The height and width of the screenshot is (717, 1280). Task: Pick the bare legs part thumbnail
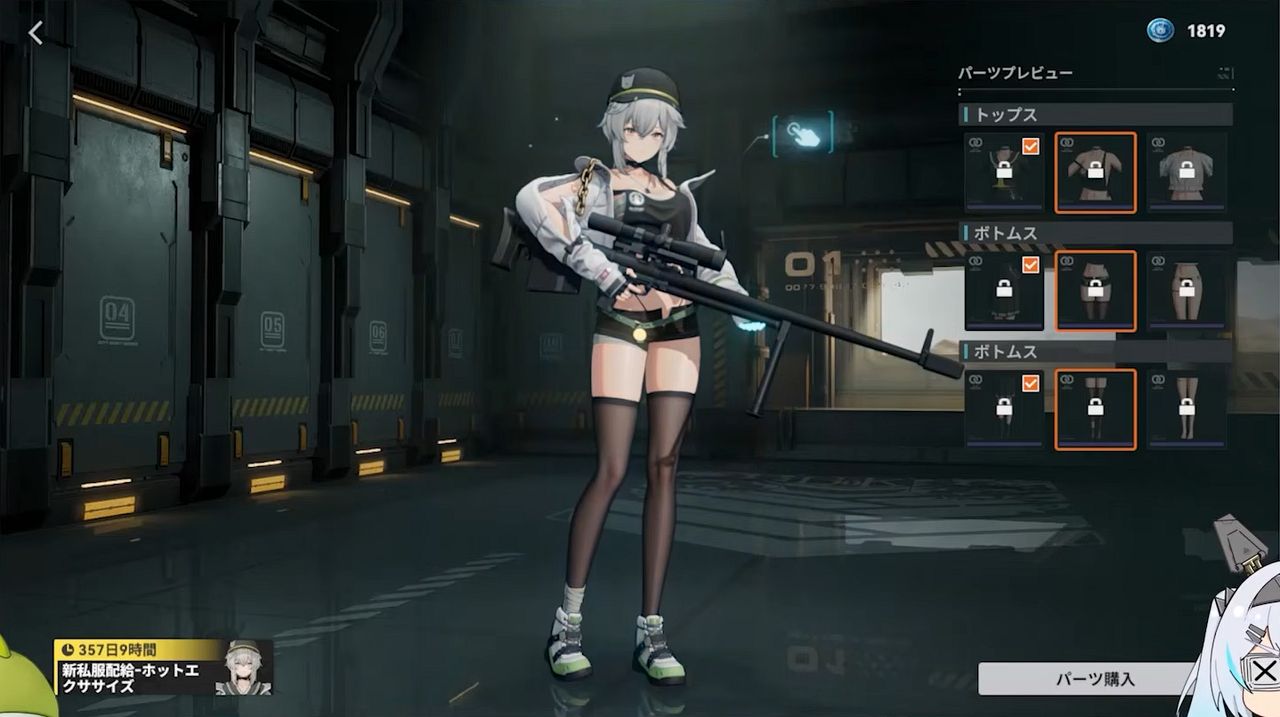[x=1187, y=409]
